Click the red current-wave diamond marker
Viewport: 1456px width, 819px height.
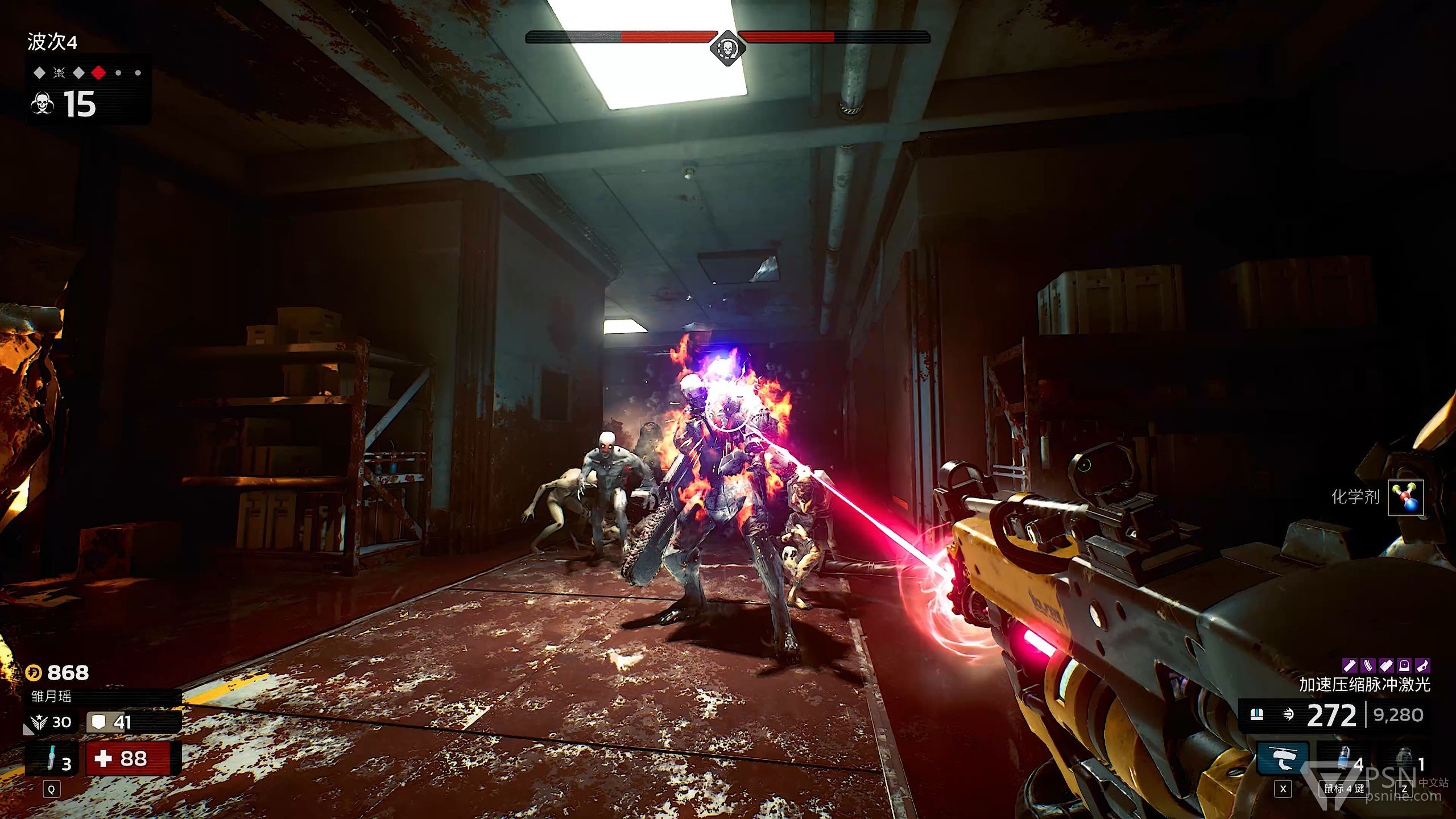98,73
